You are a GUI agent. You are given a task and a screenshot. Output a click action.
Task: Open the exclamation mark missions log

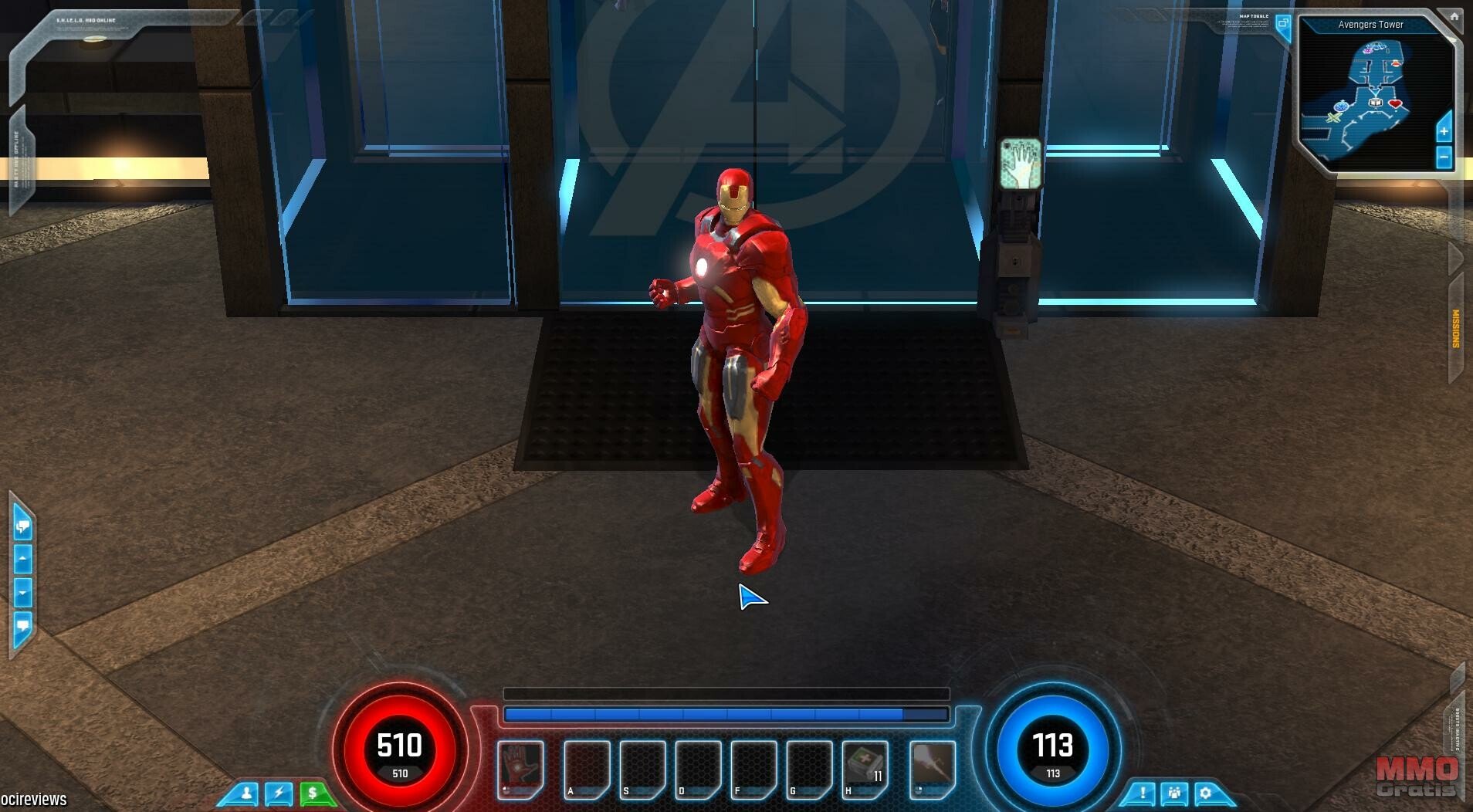(1142, 793)
